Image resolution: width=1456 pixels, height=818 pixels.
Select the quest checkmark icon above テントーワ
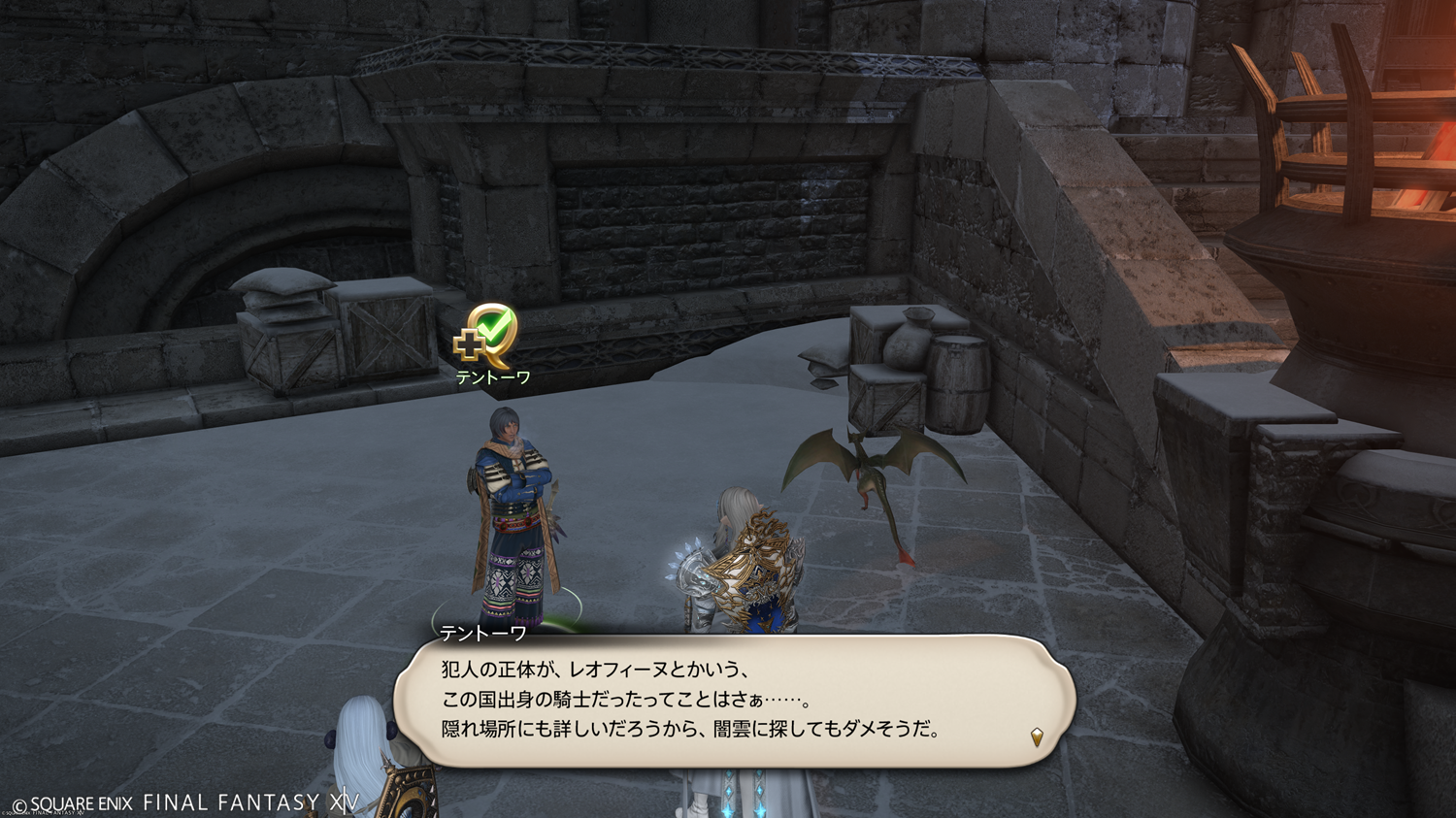(x=488, y=335)
